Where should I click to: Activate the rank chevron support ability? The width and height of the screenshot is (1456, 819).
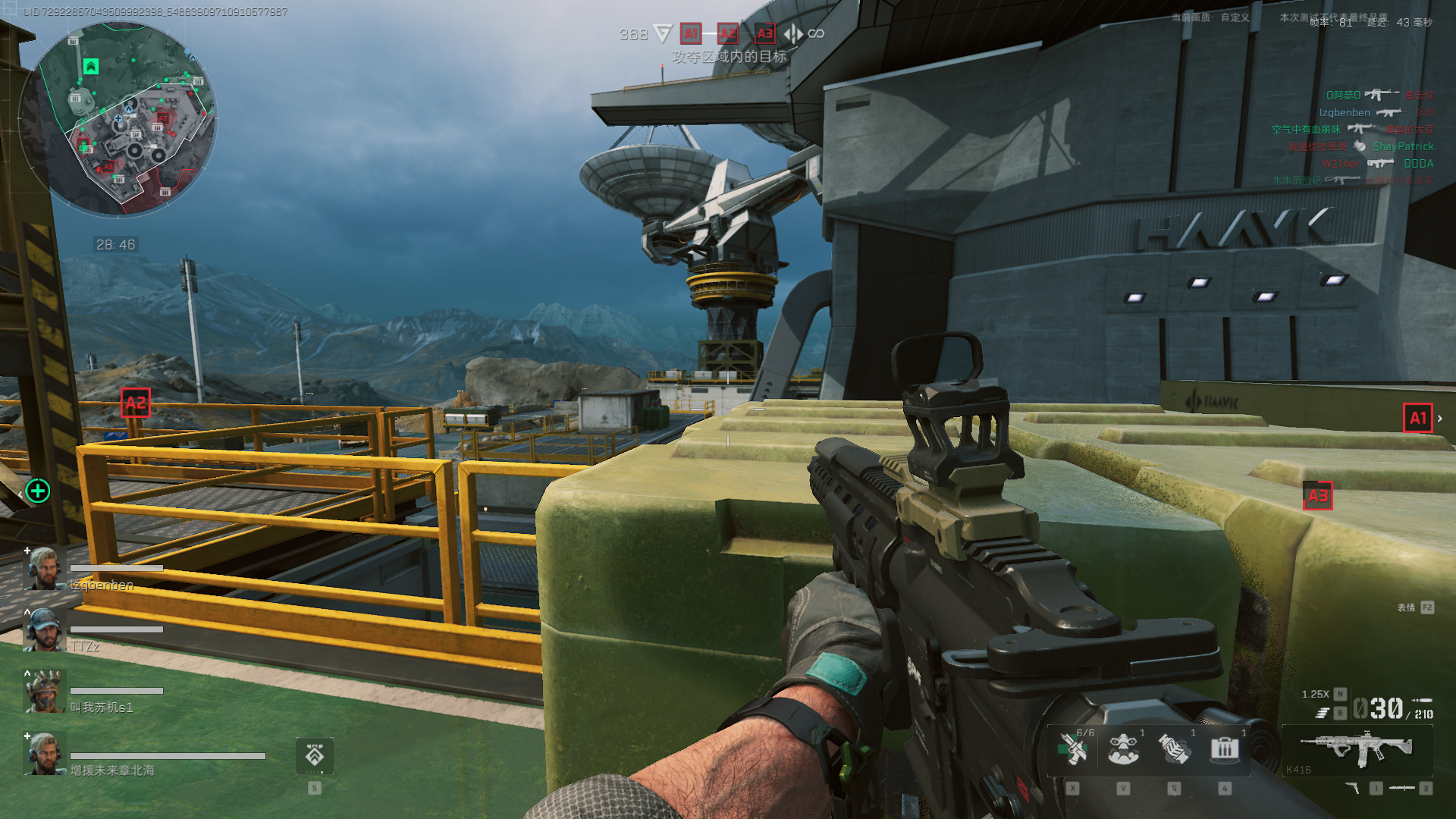click(315, 755)
